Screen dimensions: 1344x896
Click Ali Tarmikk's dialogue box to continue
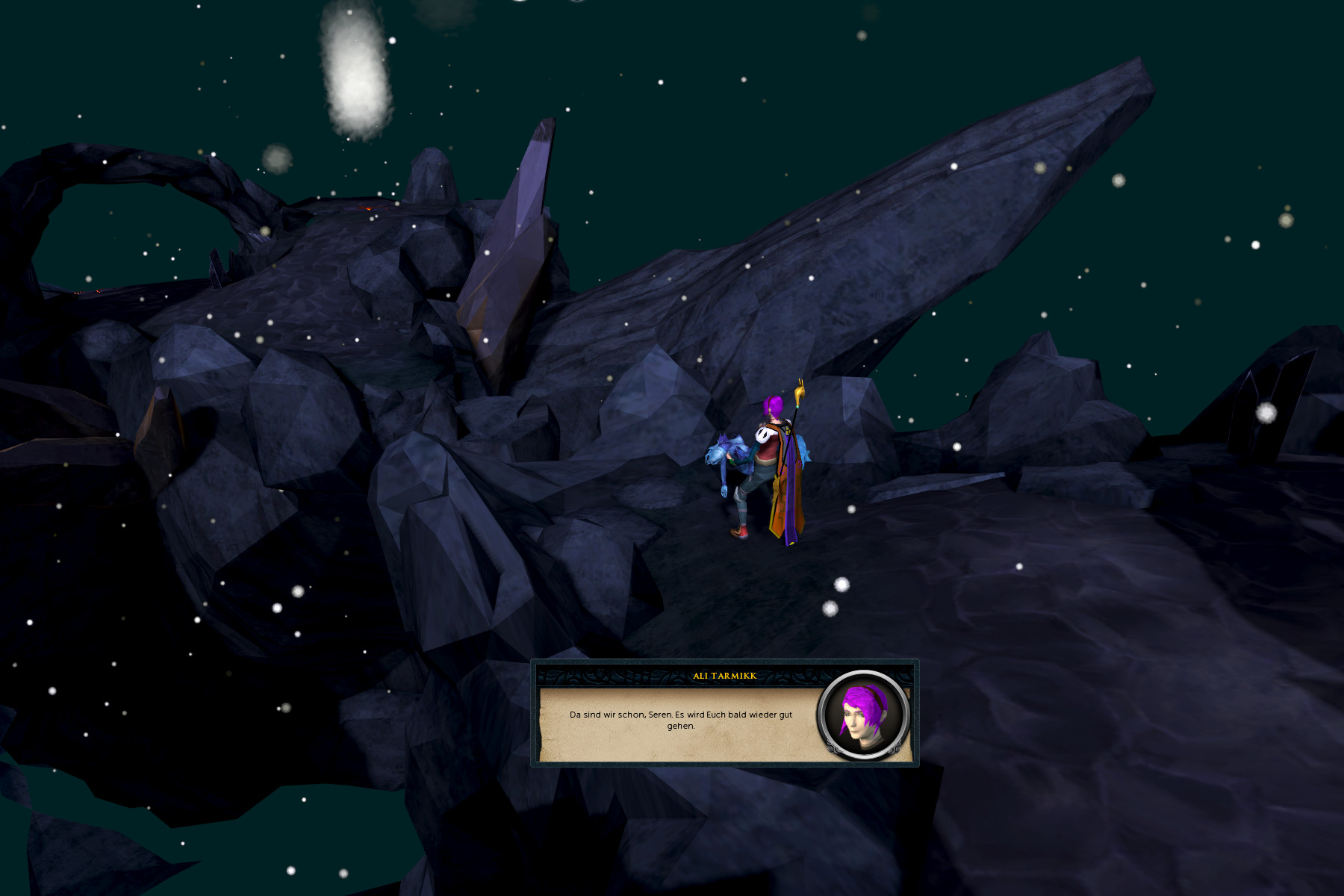tap(680, 721)
